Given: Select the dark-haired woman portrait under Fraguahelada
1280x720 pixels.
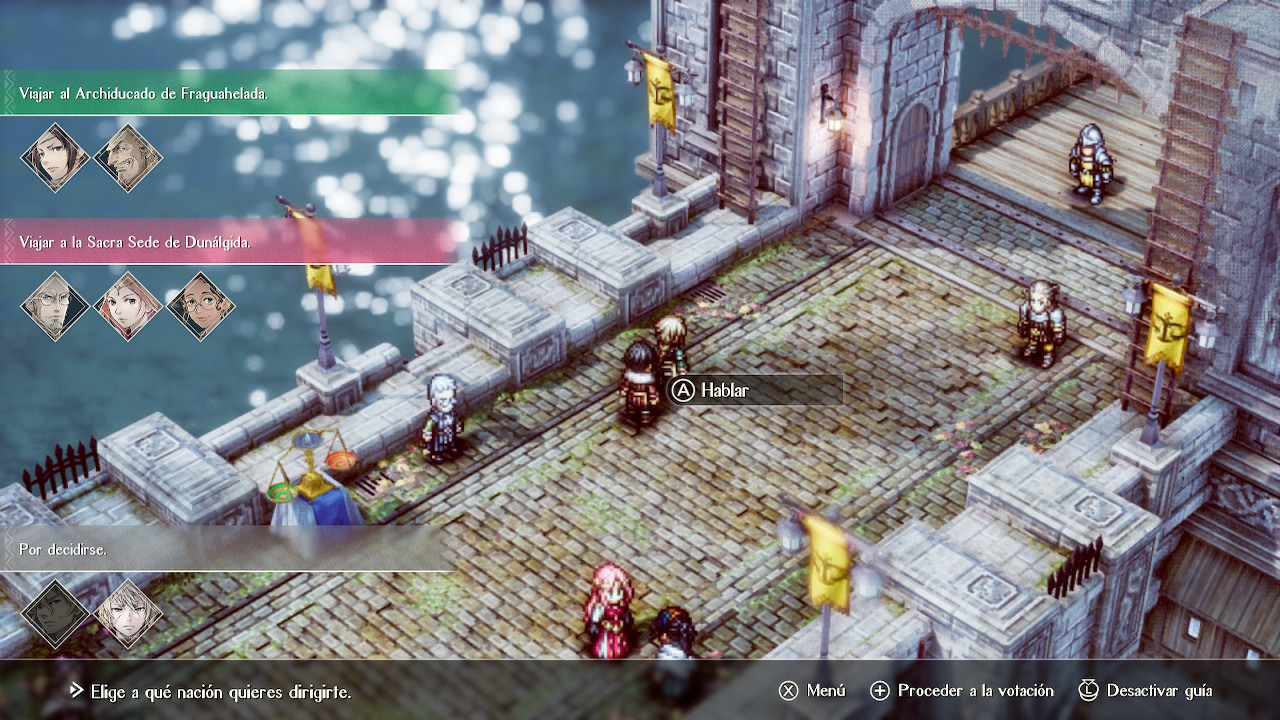Looking at the screenshot, I should (56, 158).
